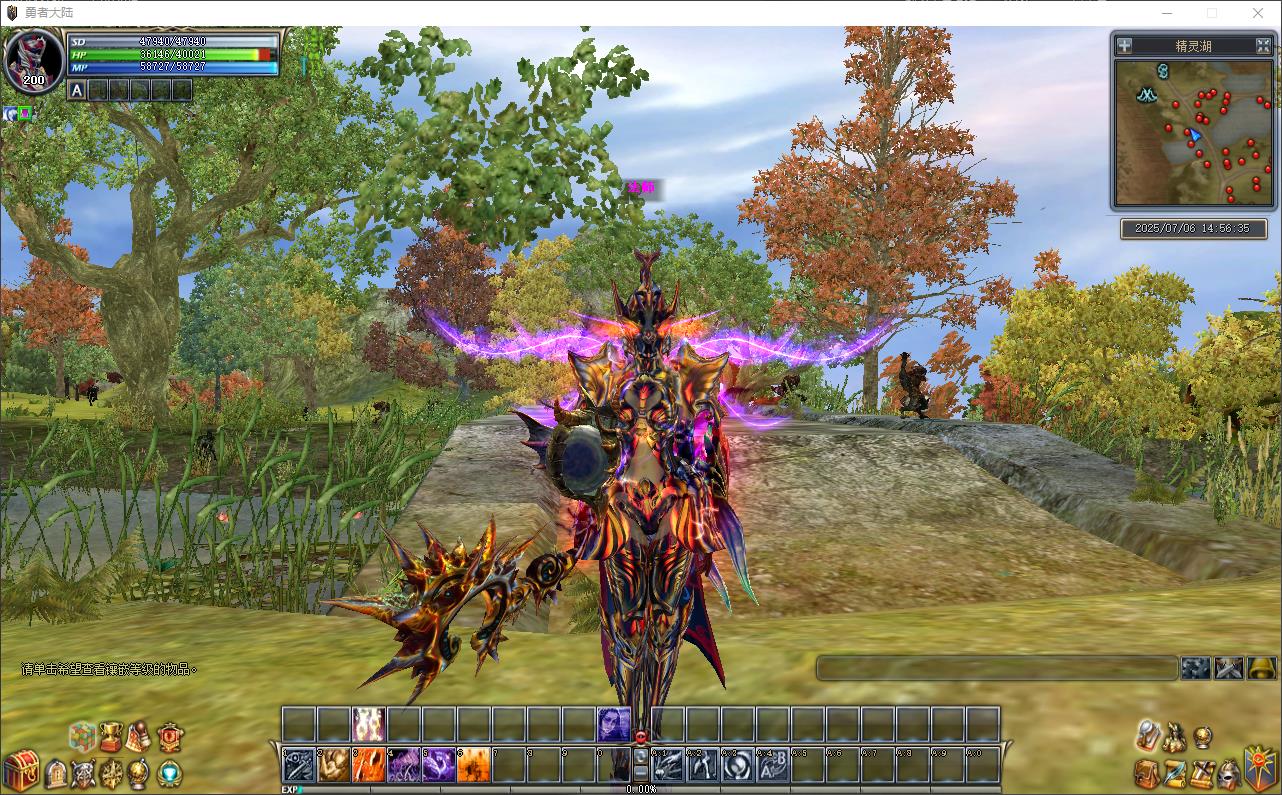Activate the orange fire skill in slot 3
This screenshot has width=1282, height=795.
pyautogui.click(x=368, y=765)
